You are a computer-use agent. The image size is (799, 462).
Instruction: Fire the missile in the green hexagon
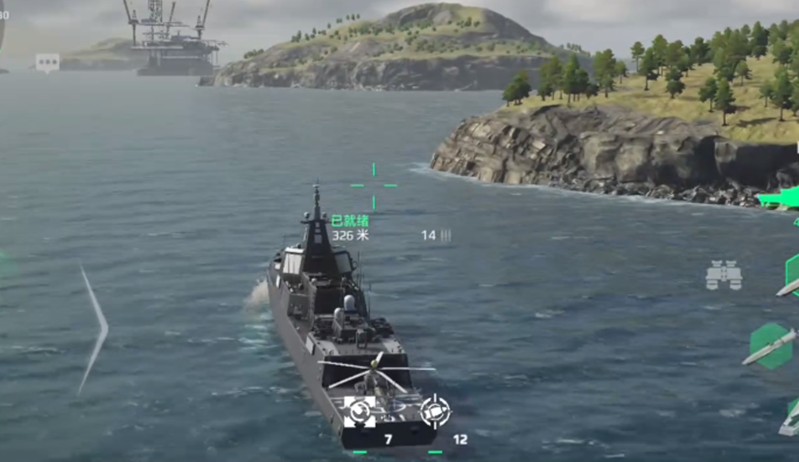tap(771, 346)
